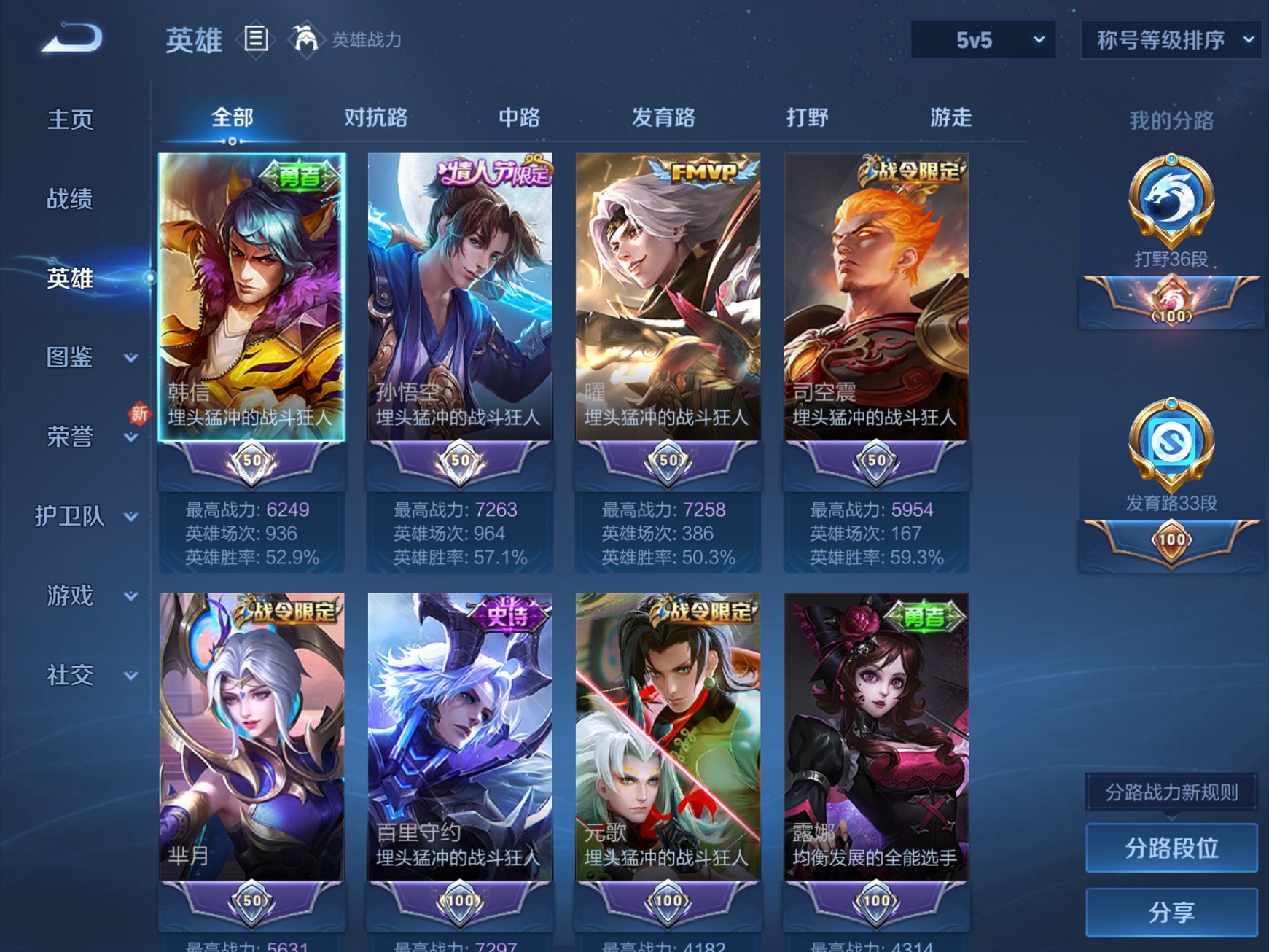
Task: Open the 5v5 mode dropdown
Action: tap(984, 42)
